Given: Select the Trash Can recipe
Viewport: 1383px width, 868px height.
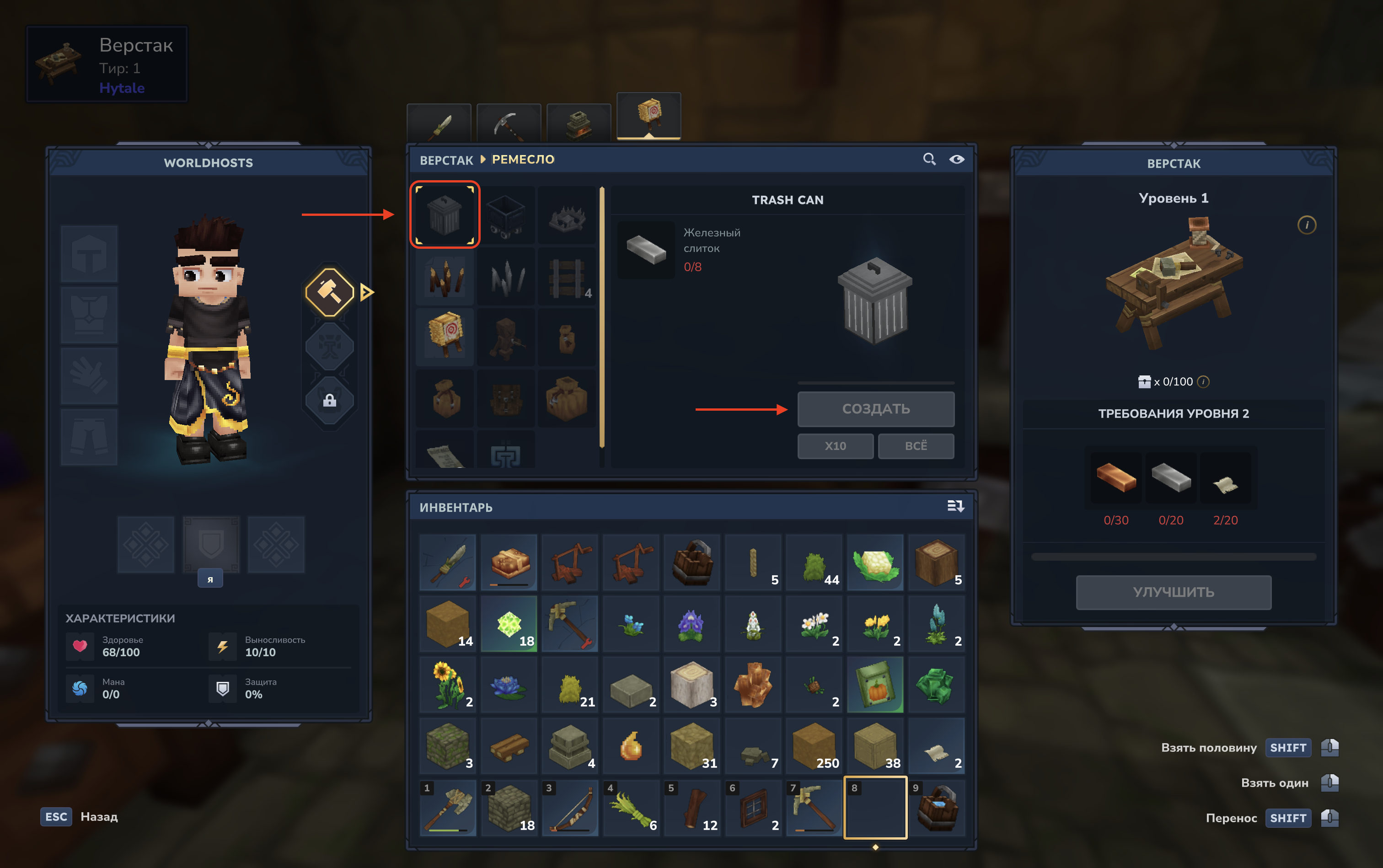Looking at the screenshot, I should (x=445, y=214).
